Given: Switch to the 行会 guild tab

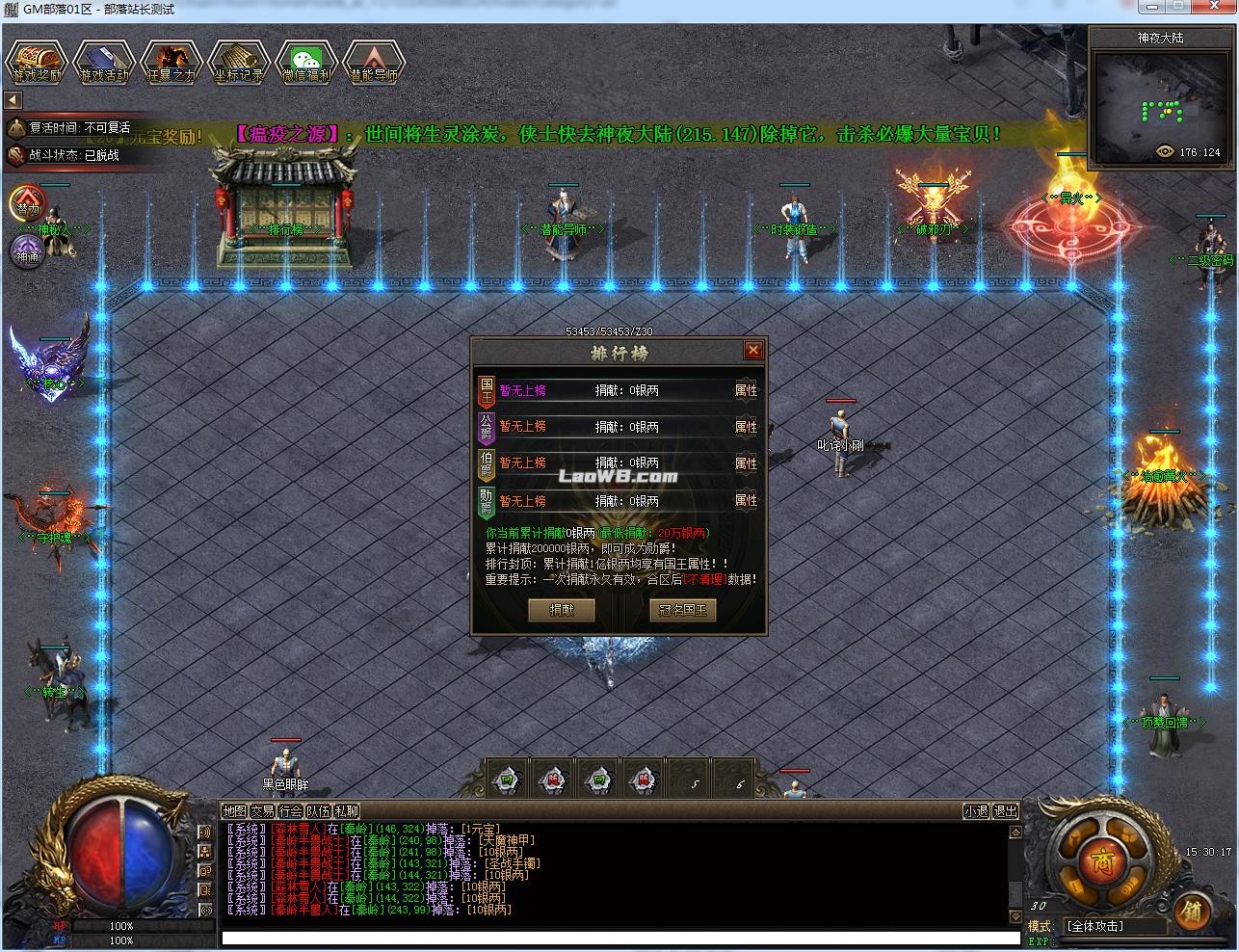Looking at the screenshot, I should click(291, 811).
